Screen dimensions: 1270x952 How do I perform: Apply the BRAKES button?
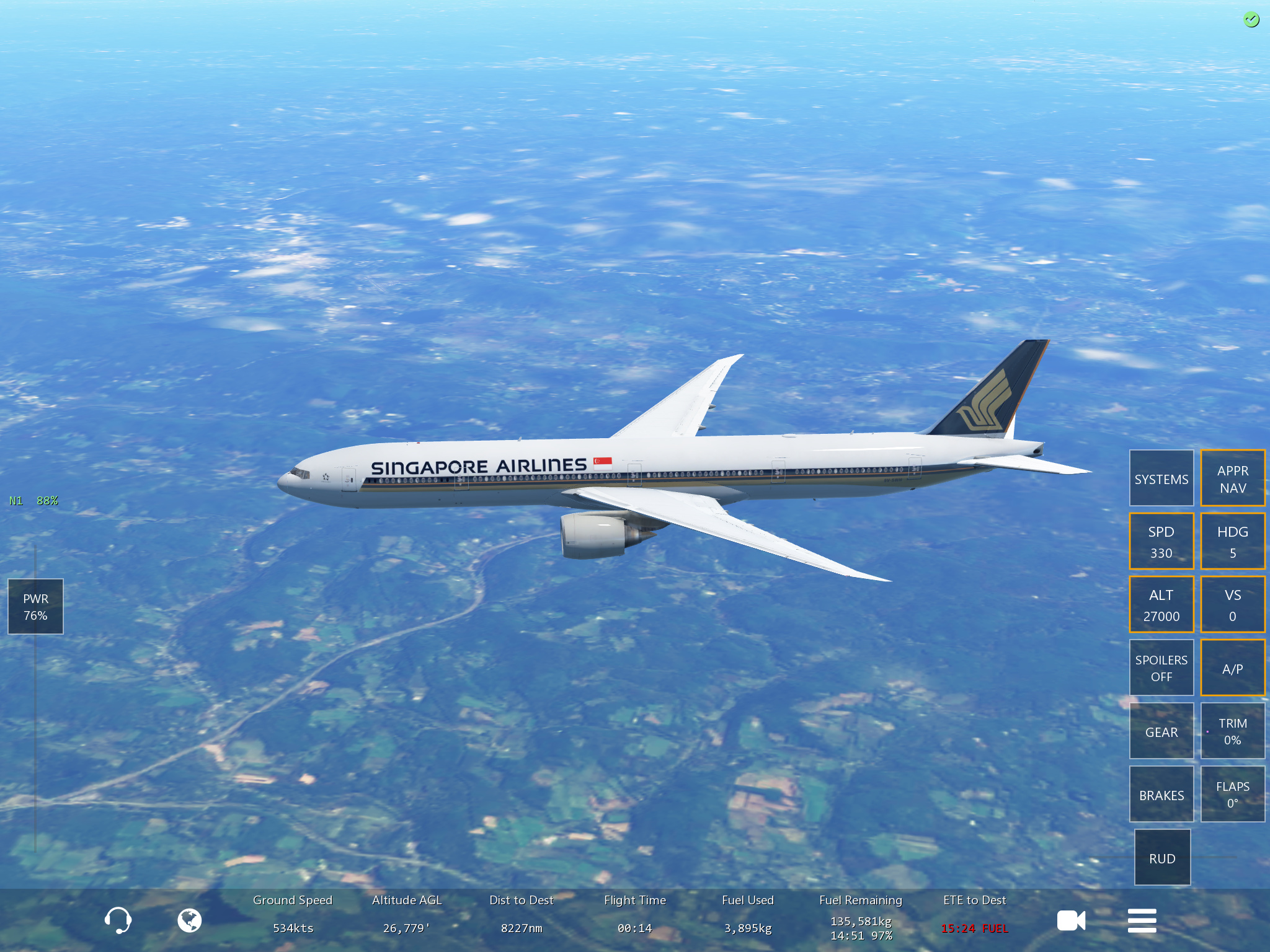[x=1161, y=795]
